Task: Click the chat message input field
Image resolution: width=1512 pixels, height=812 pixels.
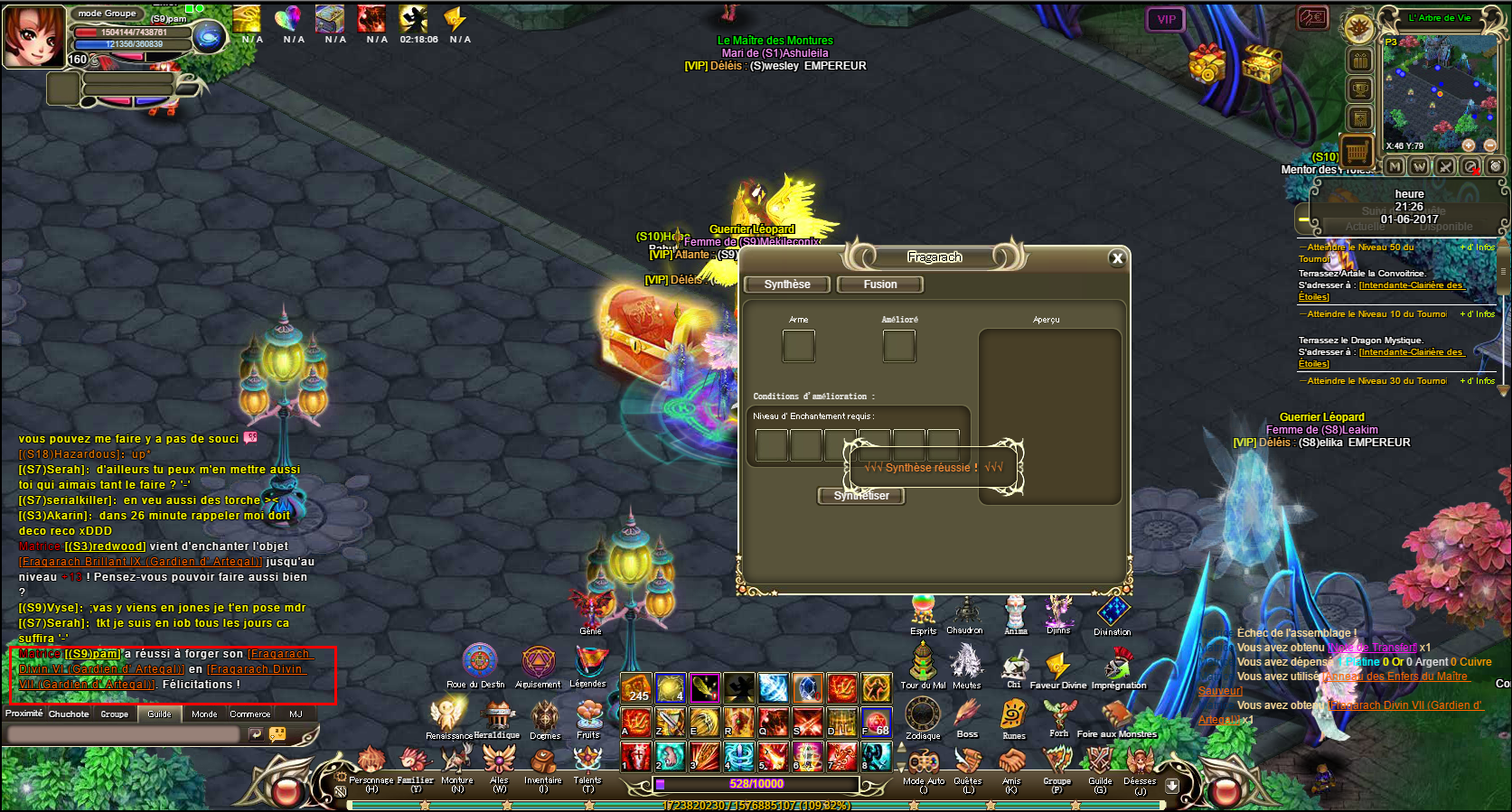Action: tap(122, 734)
